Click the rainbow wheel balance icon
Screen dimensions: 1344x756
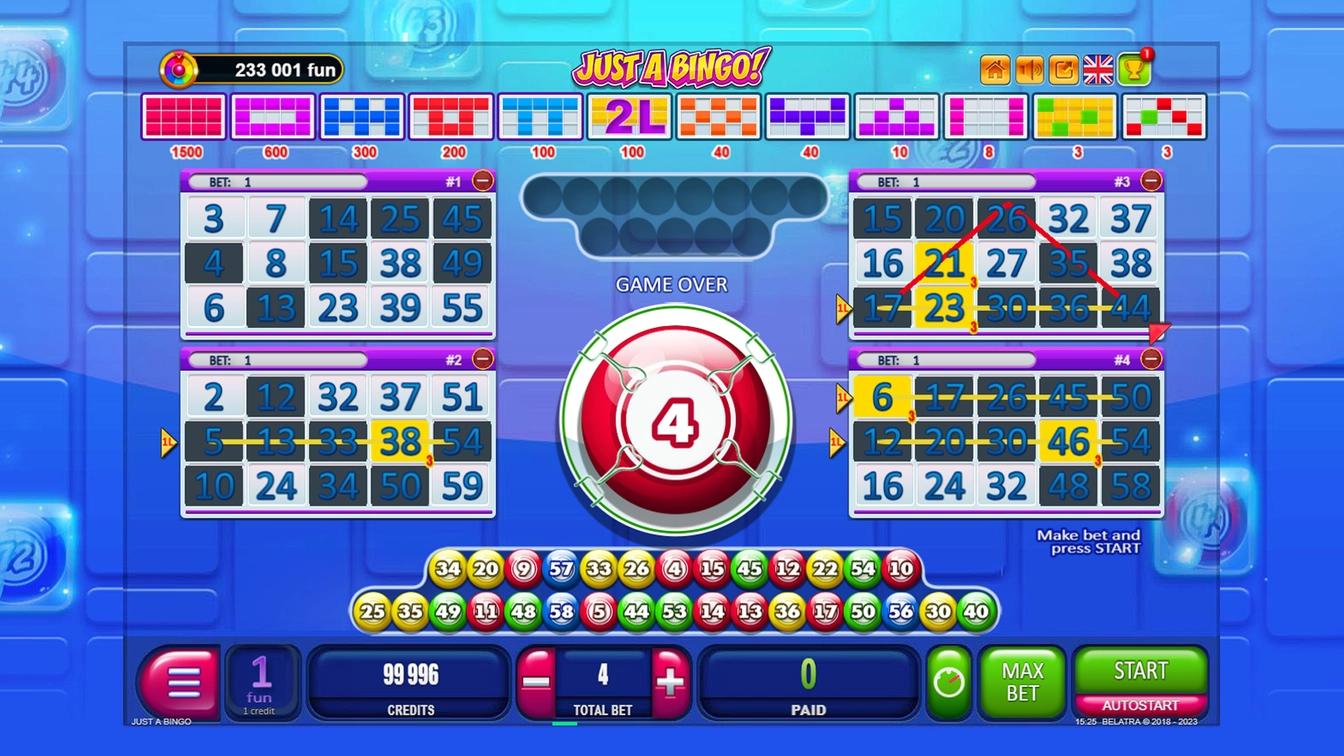[179, 69]
